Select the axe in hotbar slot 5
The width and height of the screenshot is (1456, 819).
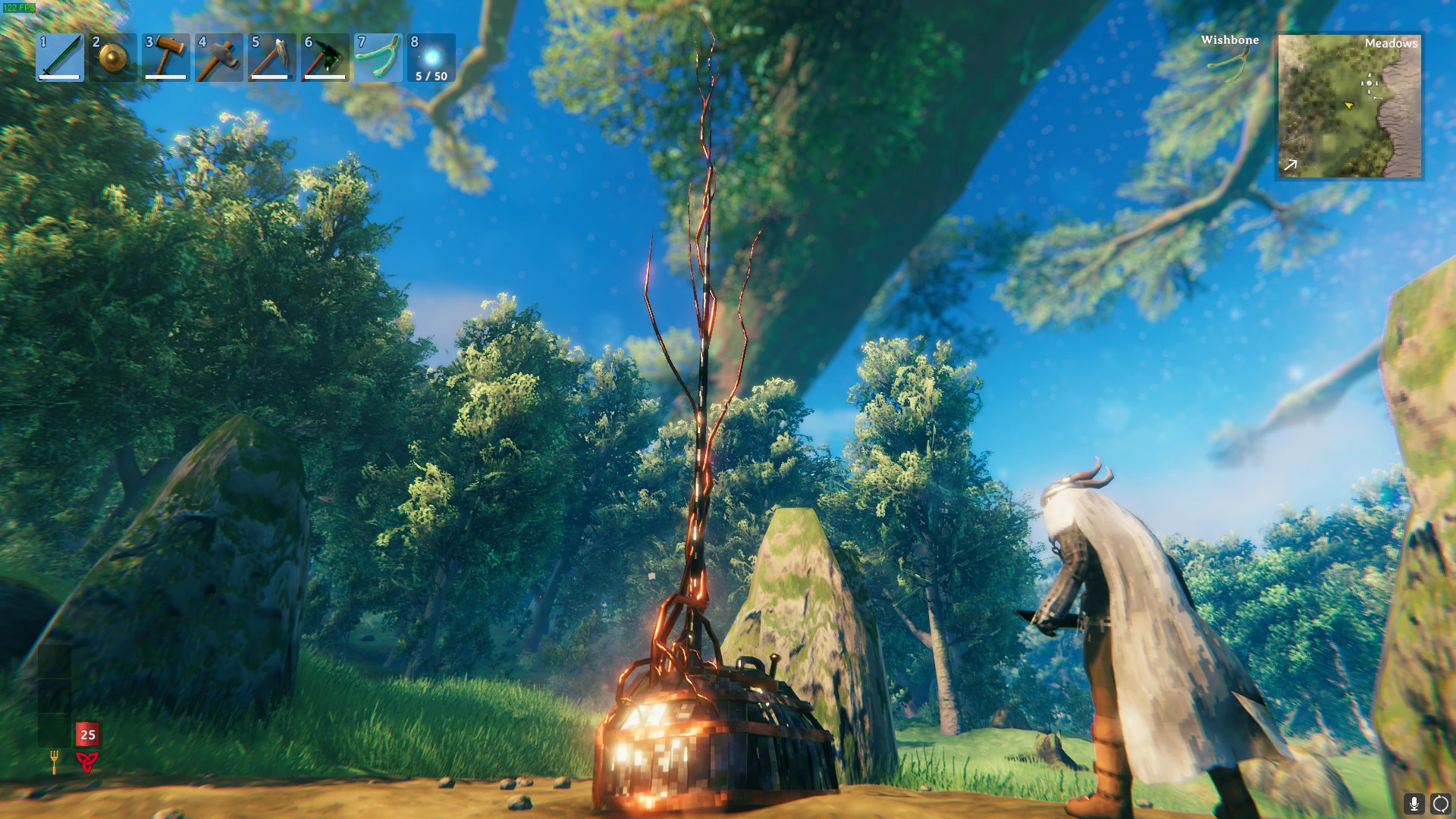coord(271,58)
